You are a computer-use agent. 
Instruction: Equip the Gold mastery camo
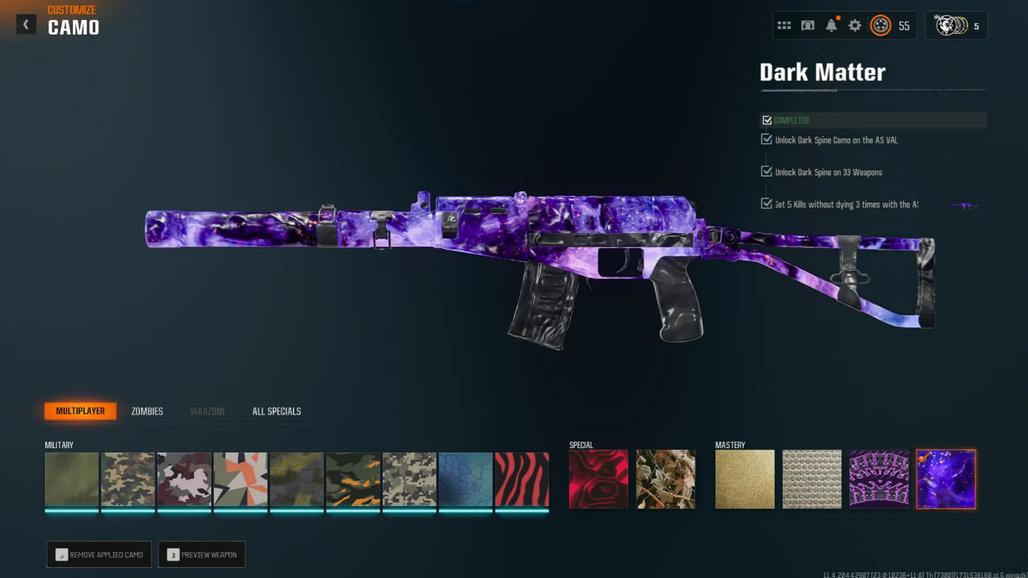point(745,479)
